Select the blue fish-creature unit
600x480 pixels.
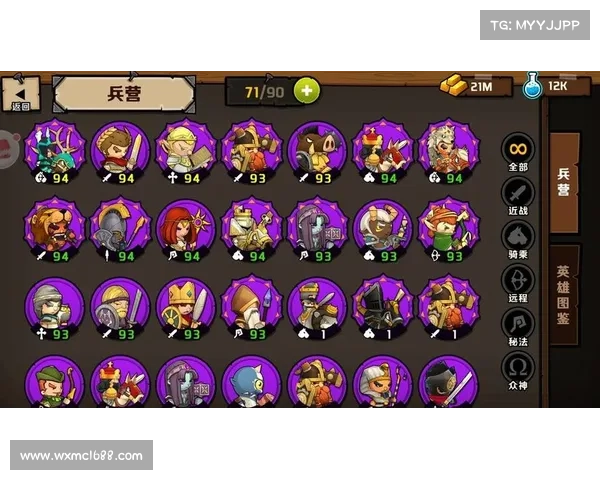251,381
